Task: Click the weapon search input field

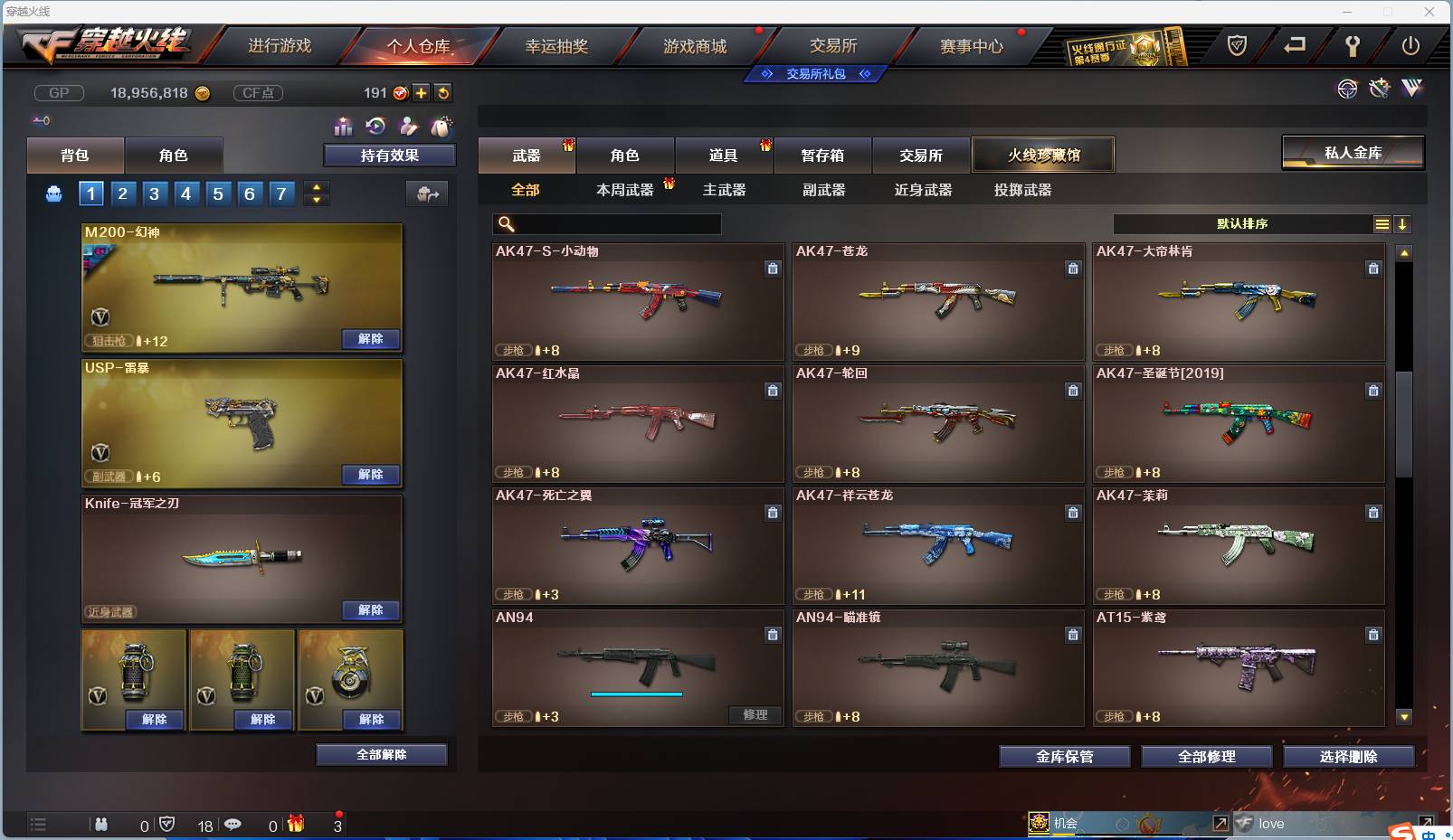Action: click(x=606, y=223)
